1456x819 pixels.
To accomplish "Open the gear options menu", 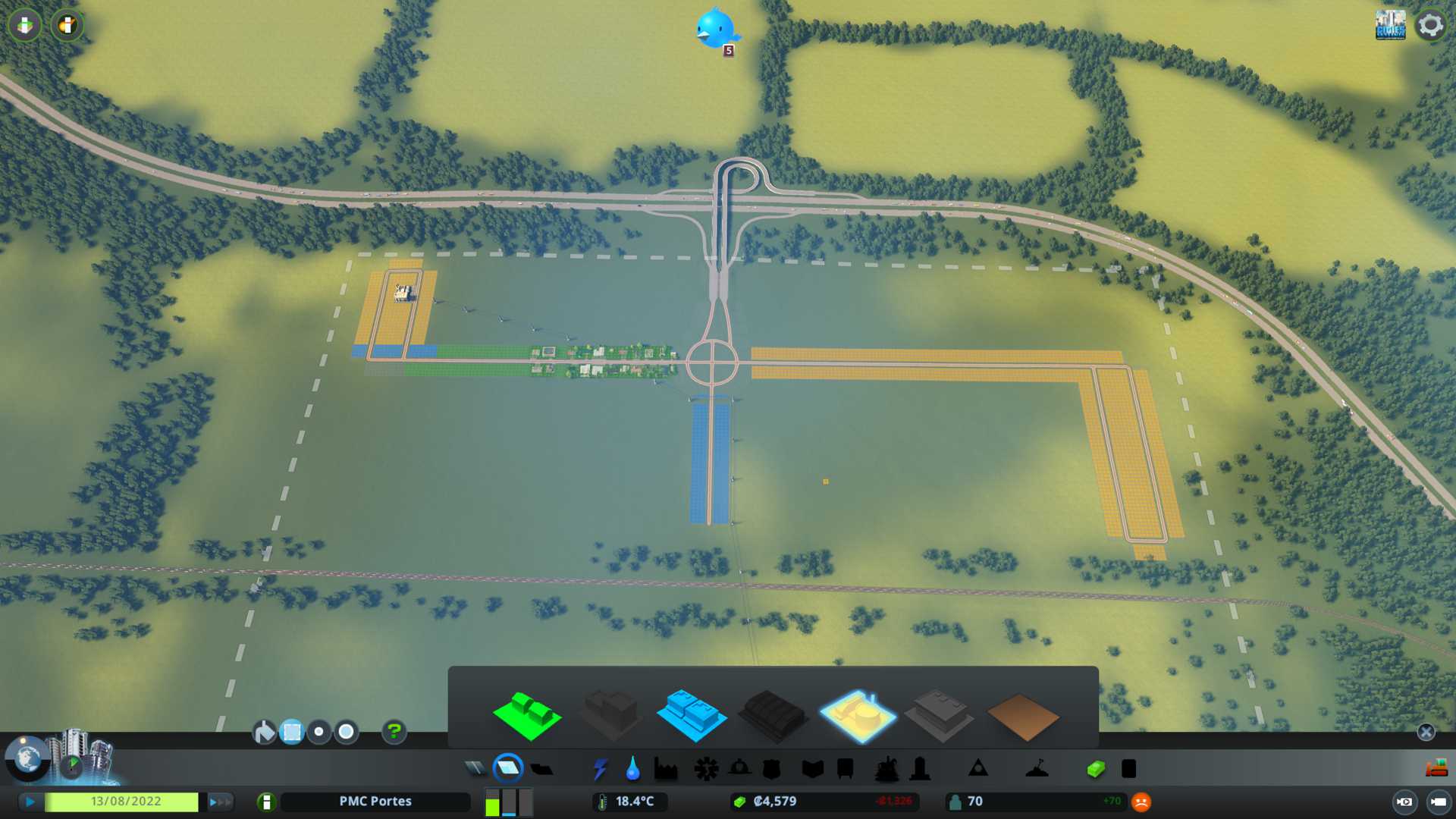I will click(x=1430, y=25).
